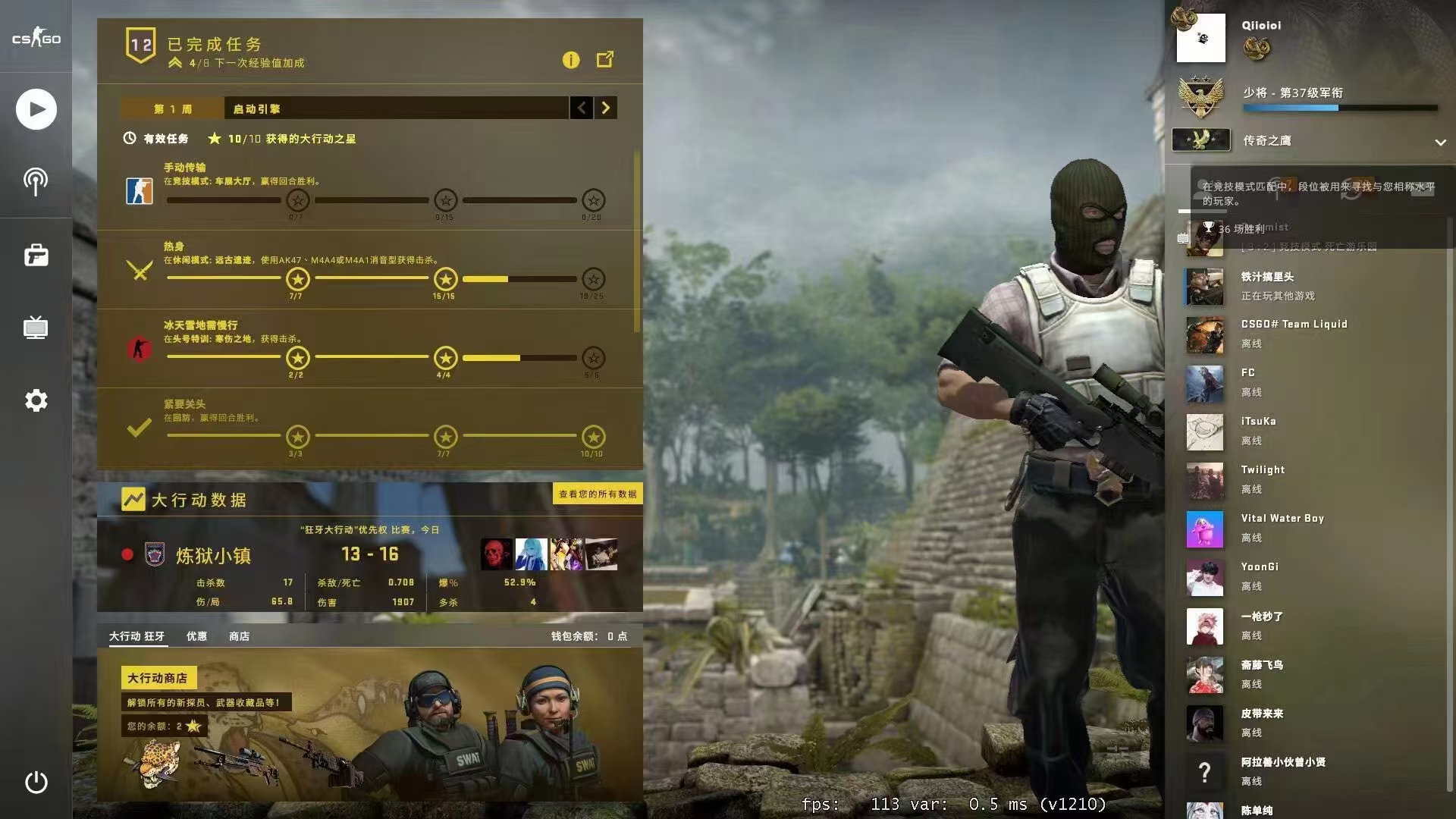Viewport: 1456px width, 819px height.
Task: Open the Watch matches TV icon
Action: pyautogui.click(x=36, y=328)
